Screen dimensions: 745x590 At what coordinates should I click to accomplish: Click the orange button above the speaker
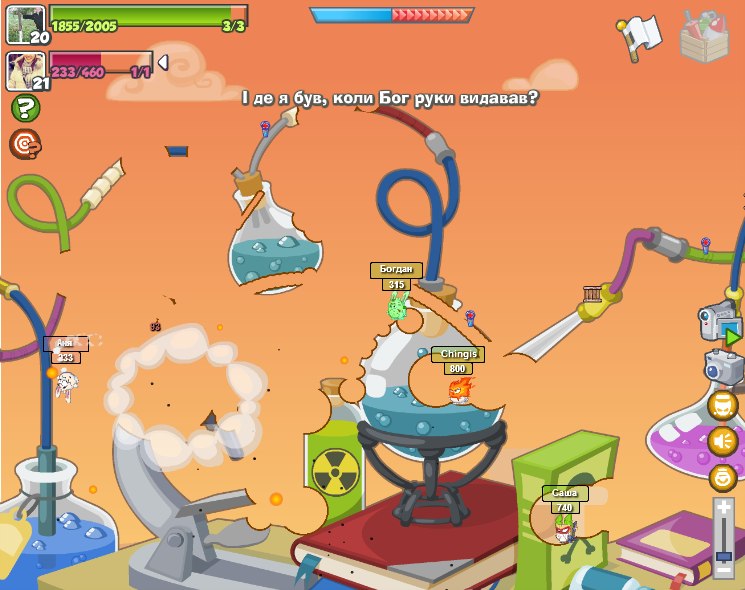723,405
